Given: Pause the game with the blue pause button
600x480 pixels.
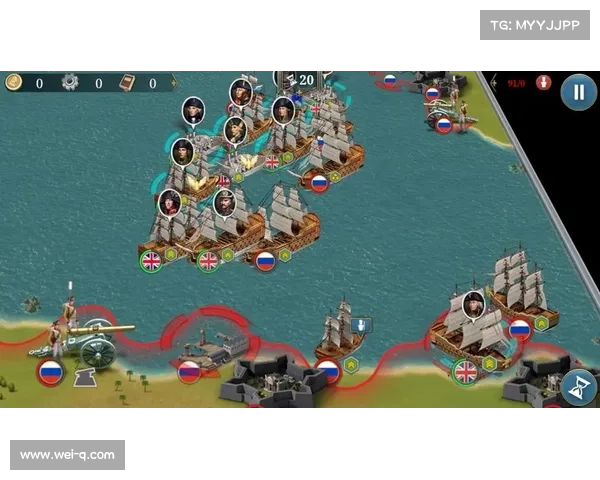Looking at the screenshot, I should click(577, 92).
